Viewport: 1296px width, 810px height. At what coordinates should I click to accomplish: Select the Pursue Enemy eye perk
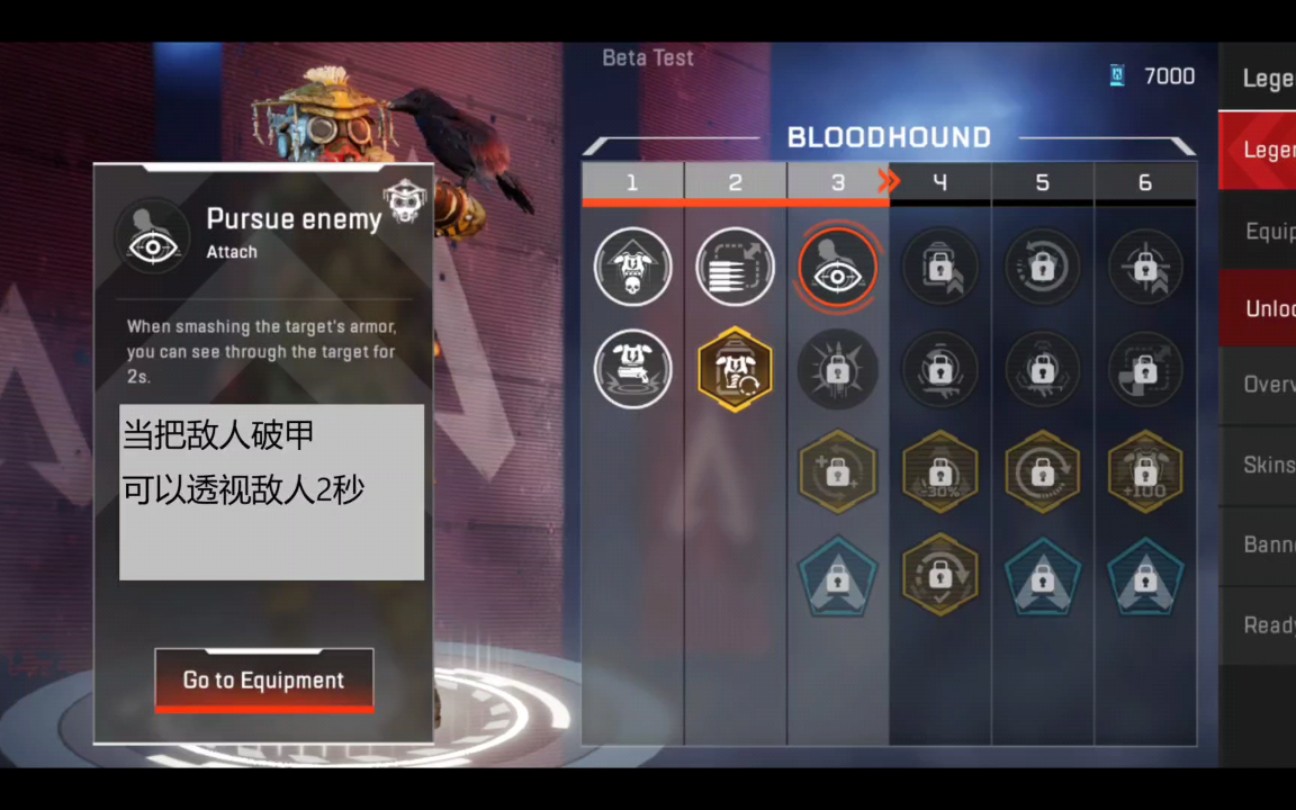pos(837,267)
